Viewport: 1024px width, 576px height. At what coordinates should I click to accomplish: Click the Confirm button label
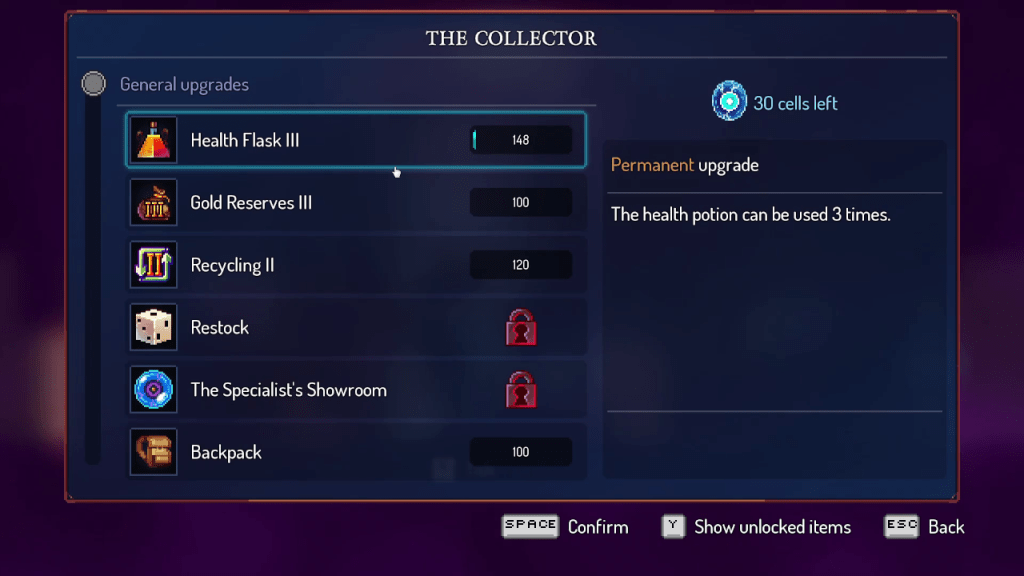[597, 527]
